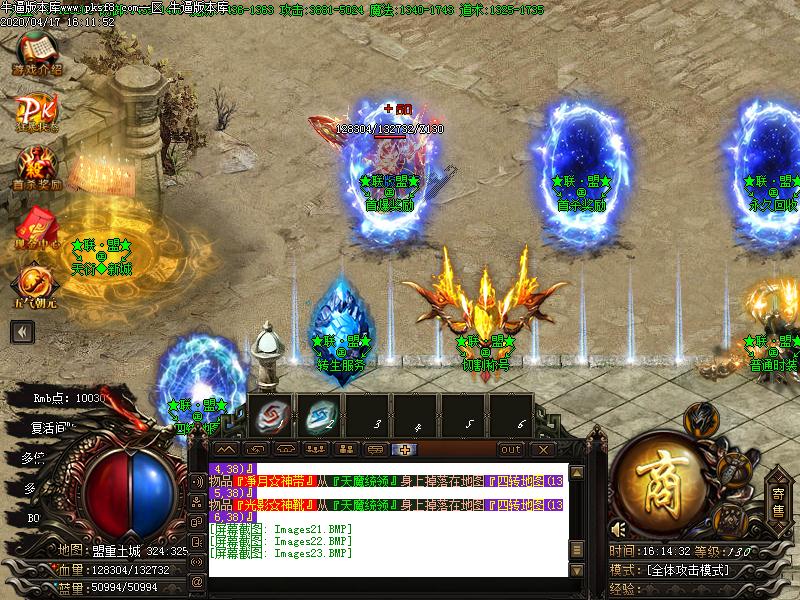
Task: Click the 复活 menu entry on the left panel
Action: pos(45,428)
